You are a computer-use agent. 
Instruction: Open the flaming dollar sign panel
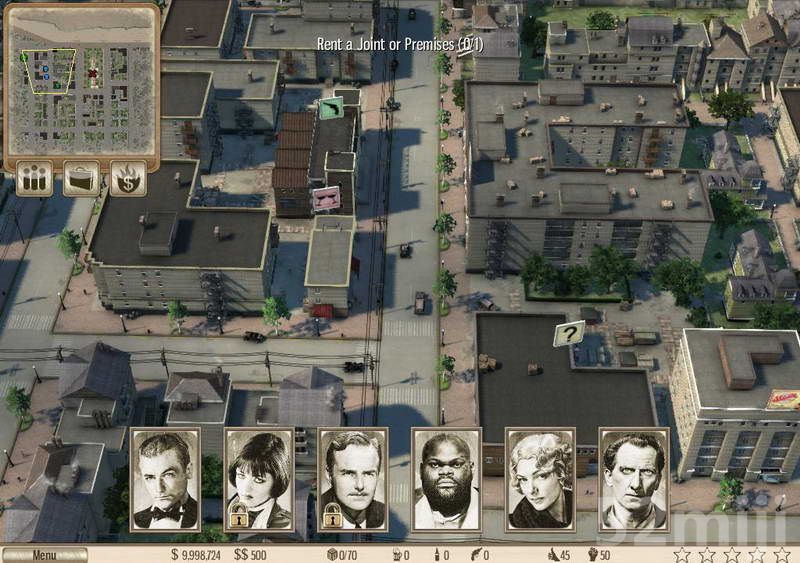pyautogui.click(x=128, y=179)
